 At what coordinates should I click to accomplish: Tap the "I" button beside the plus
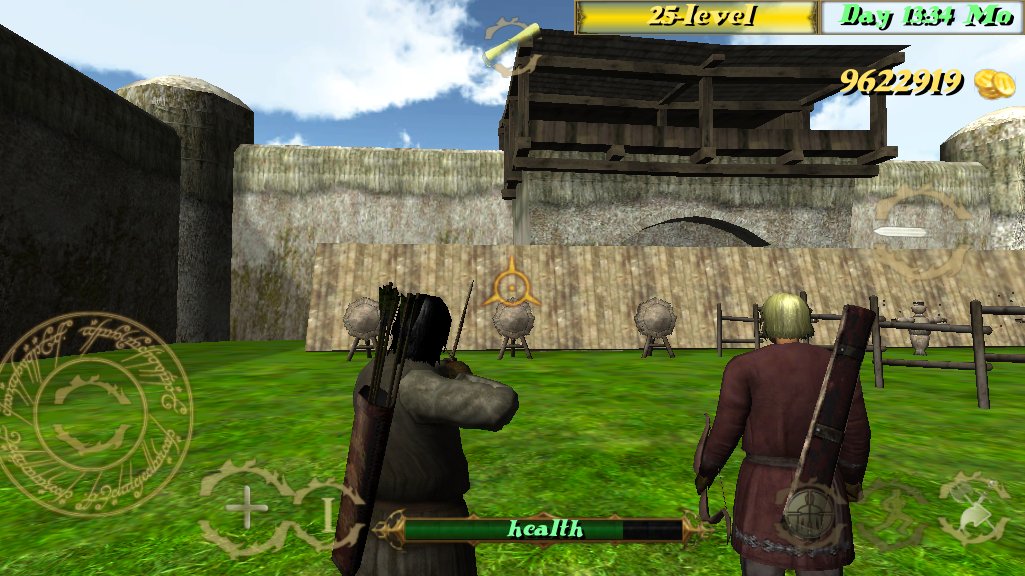[x=326, y=512]
